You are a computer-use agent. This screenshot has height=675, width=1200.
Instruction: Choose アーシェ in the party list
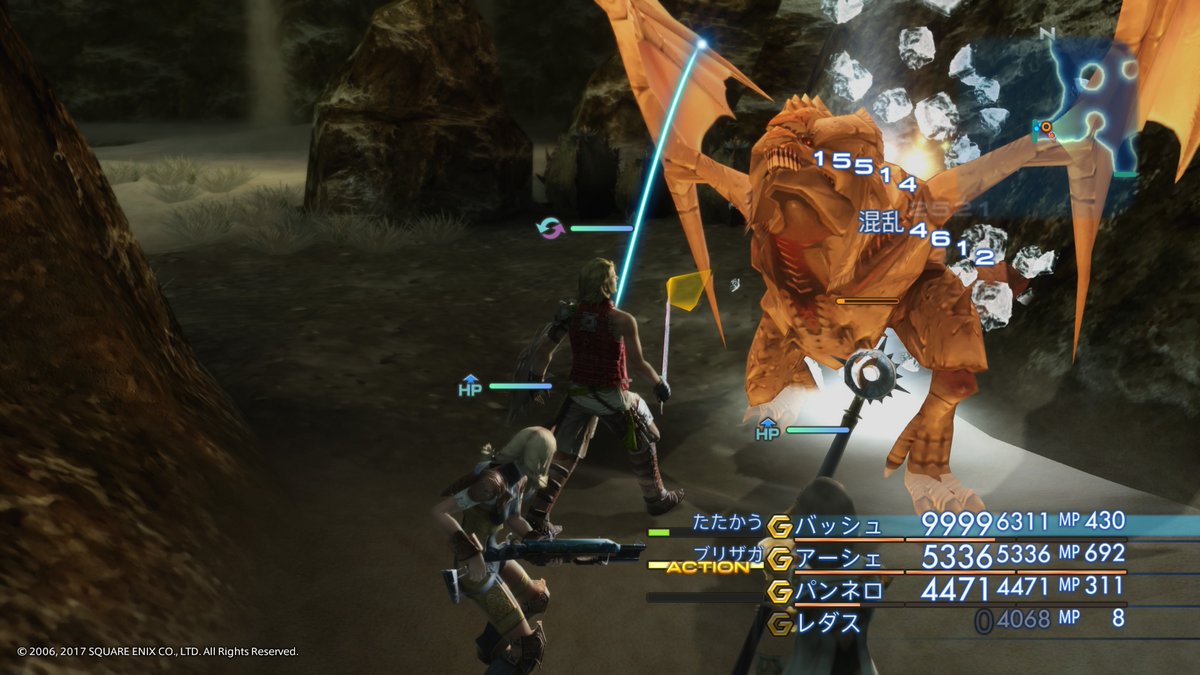[x=839, y=557]
